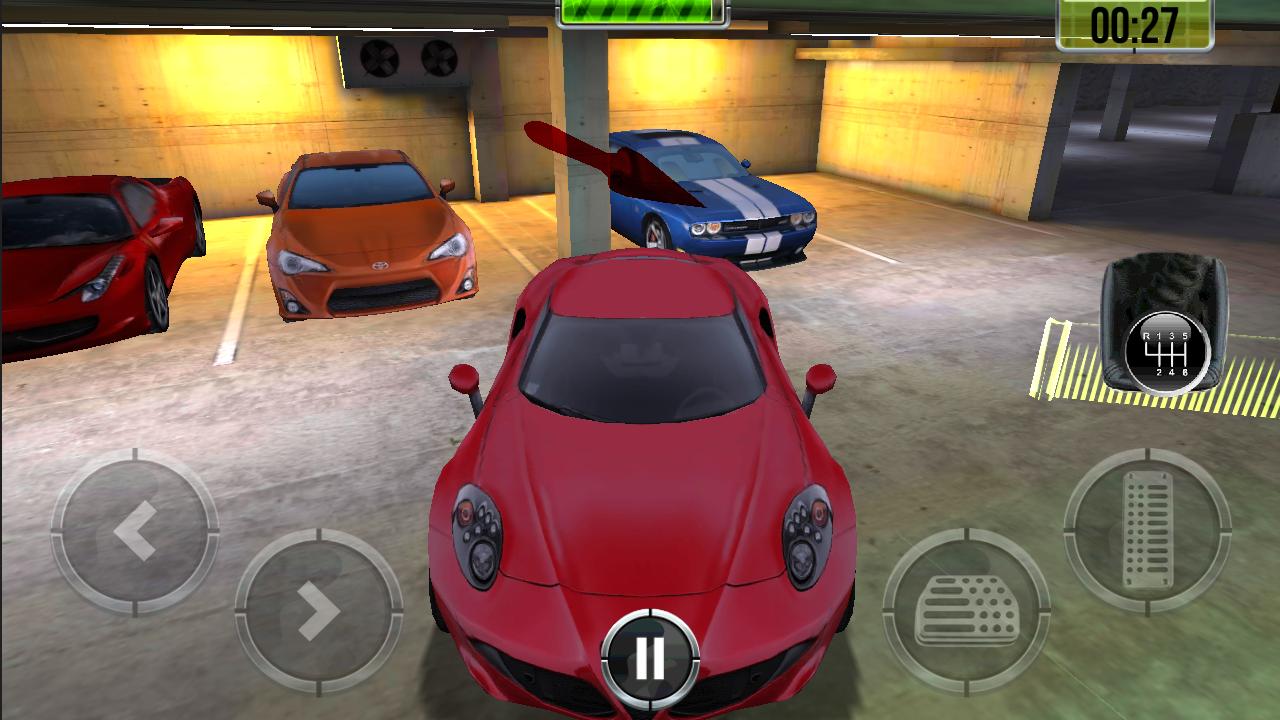This screenshot has height=720, width=1280.
Task: Select first gear on the shifter diagram
Action: point(1158,336)
